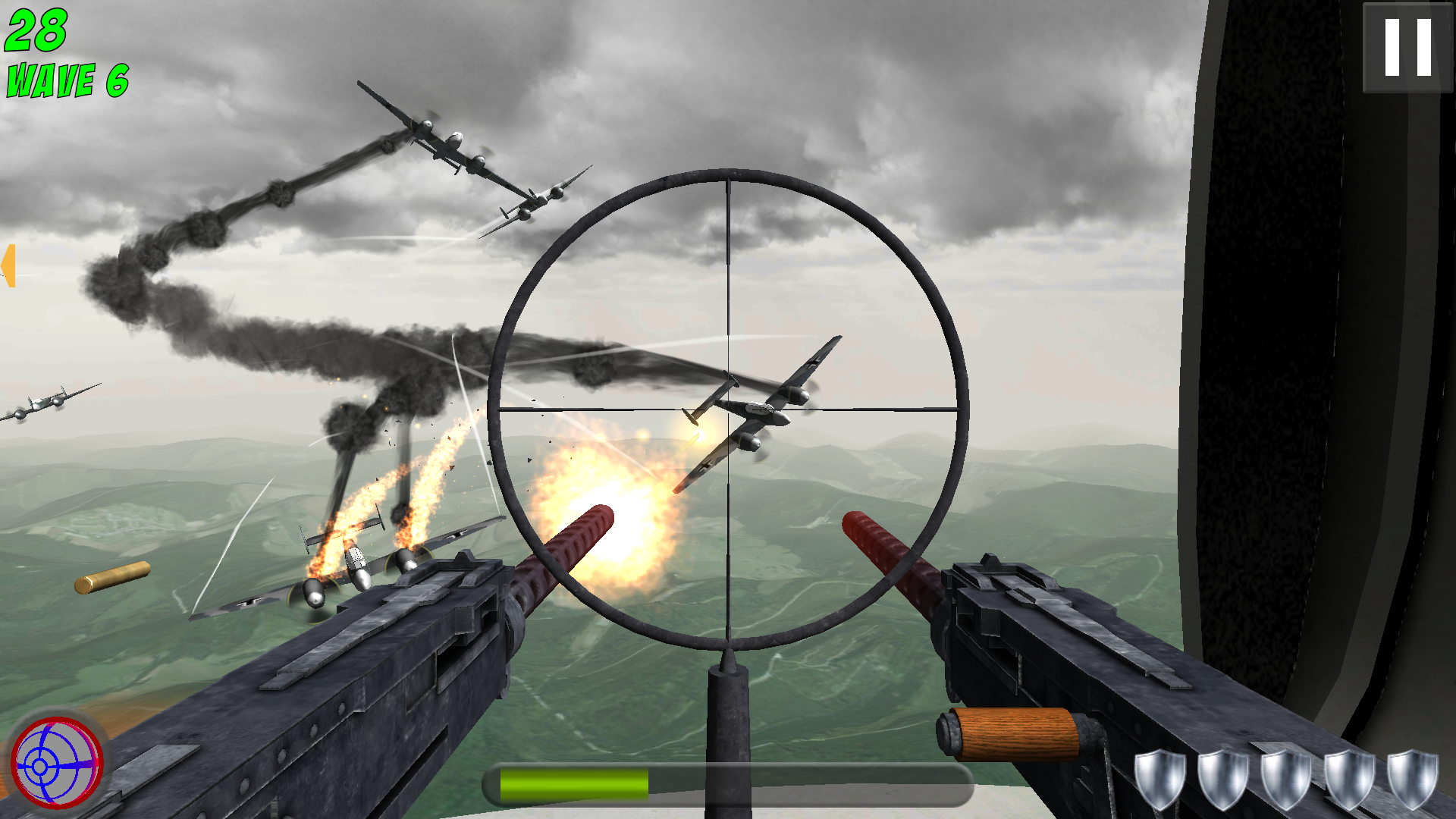Click the WAVE 6 label to expand wave info

(67, 80)
